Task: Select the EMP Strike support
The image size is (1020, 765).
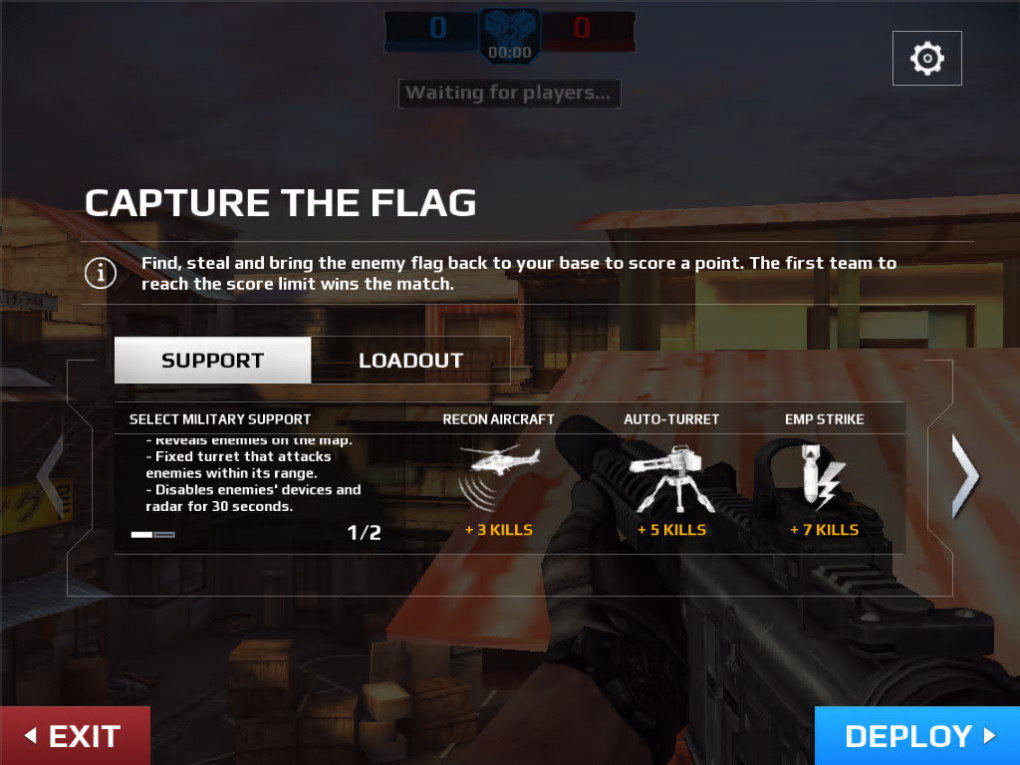Action: point(825,476)
